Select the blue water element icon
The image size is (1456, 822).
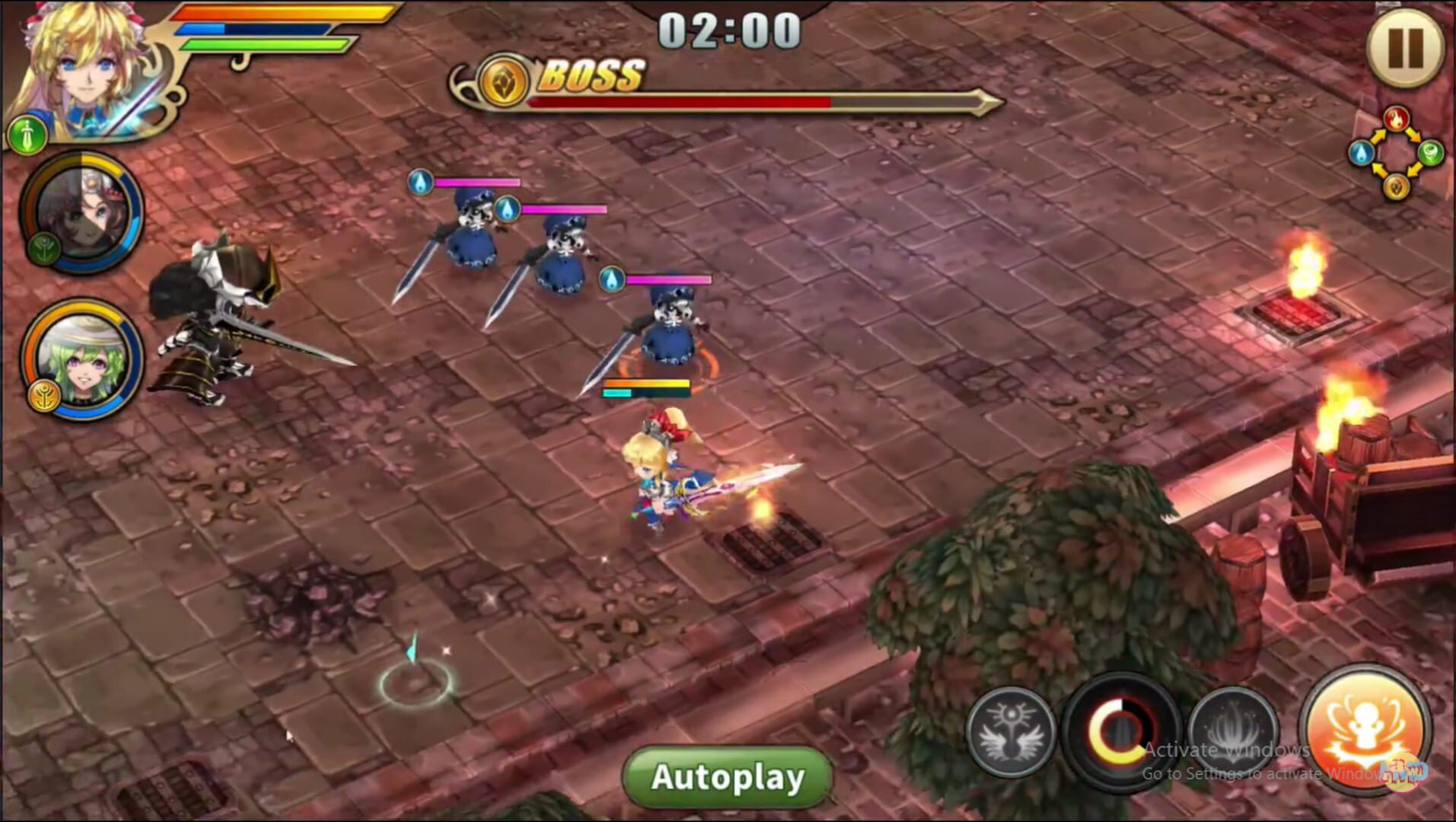tap(1362, 152)
